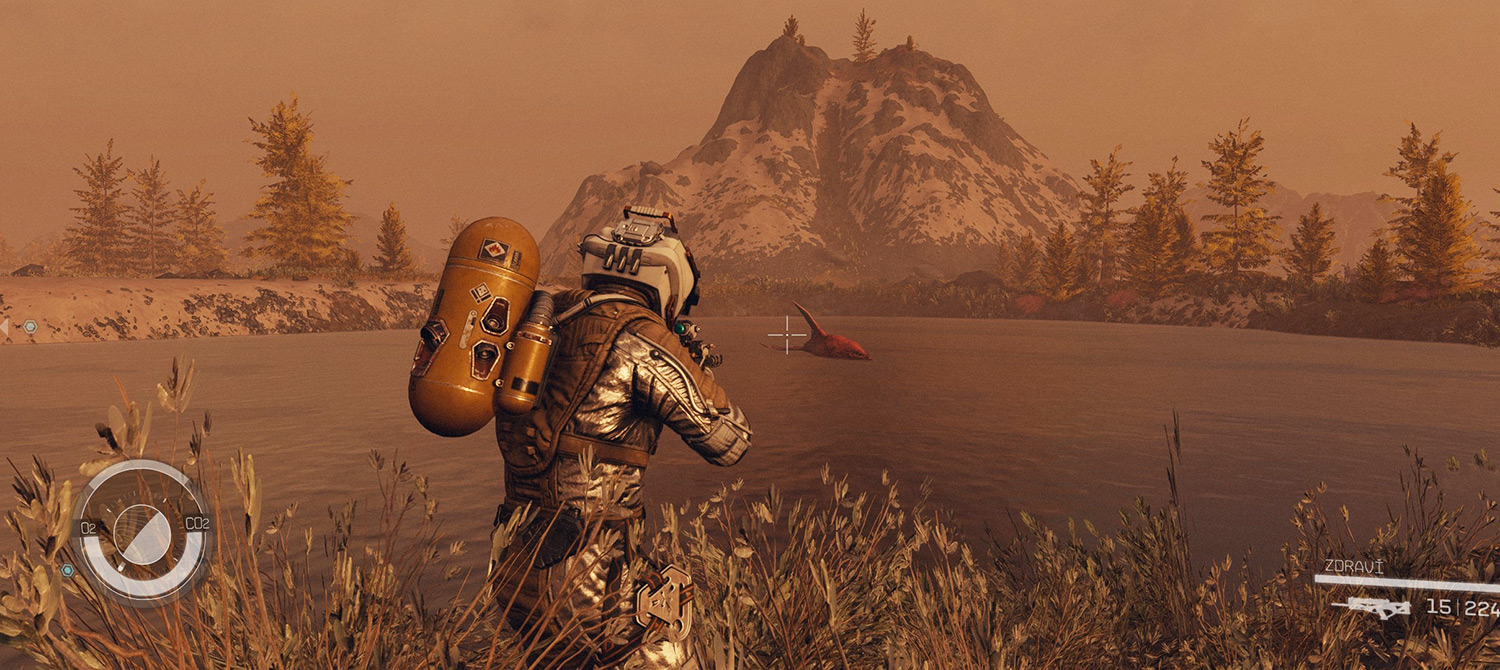Select the equipped rifle icon
The image size is (1500, 670).
[x=1378, y=606]
